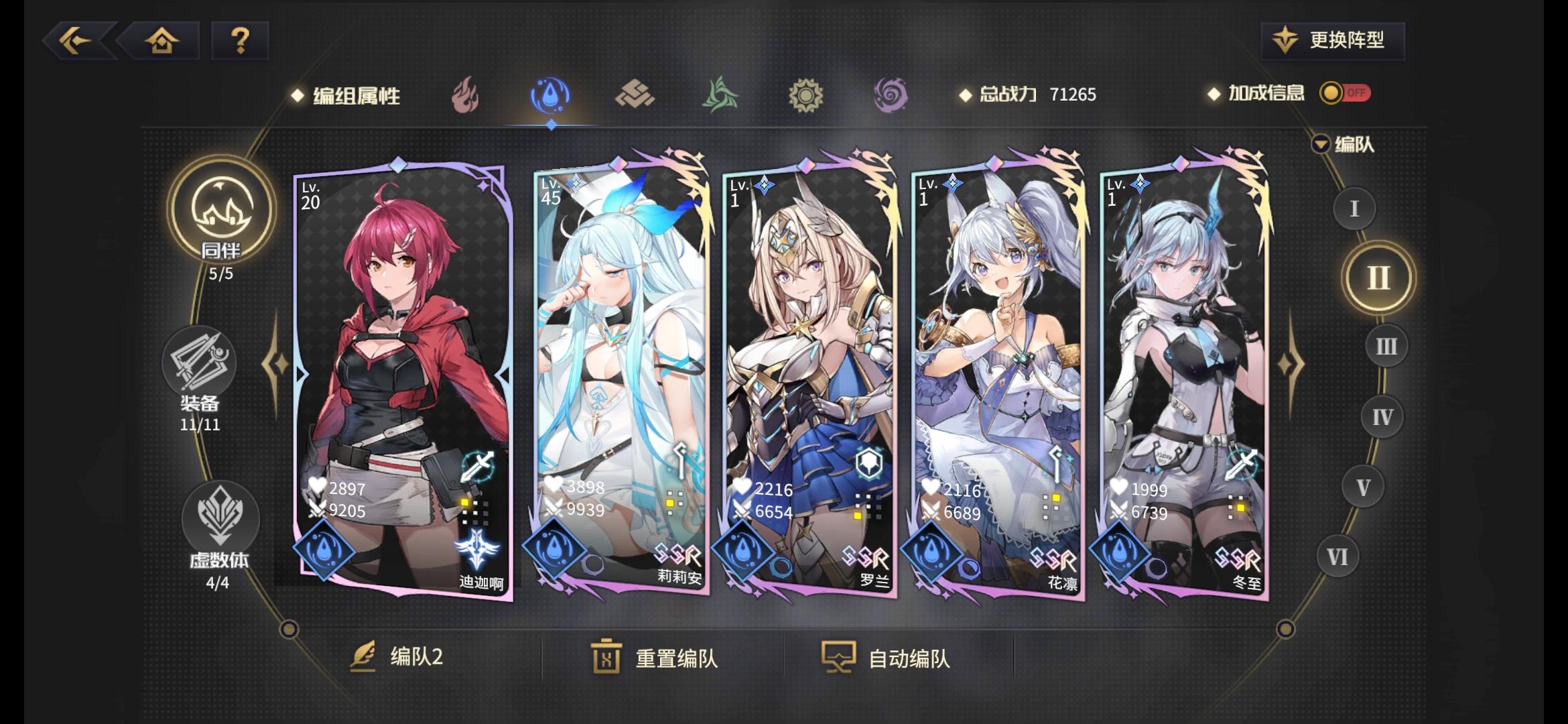Click the home icon button
Image resolution: width=1568 pixels, height=724 pixels.
pos(163,42)
